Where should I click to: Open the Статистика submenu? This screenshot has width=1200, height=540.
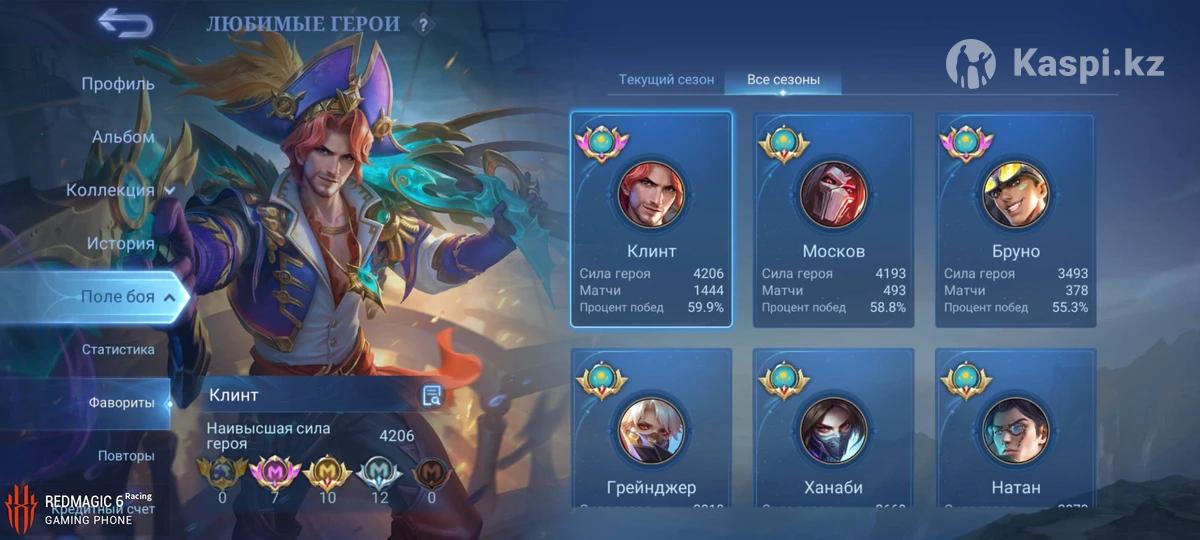click(118, 349)
